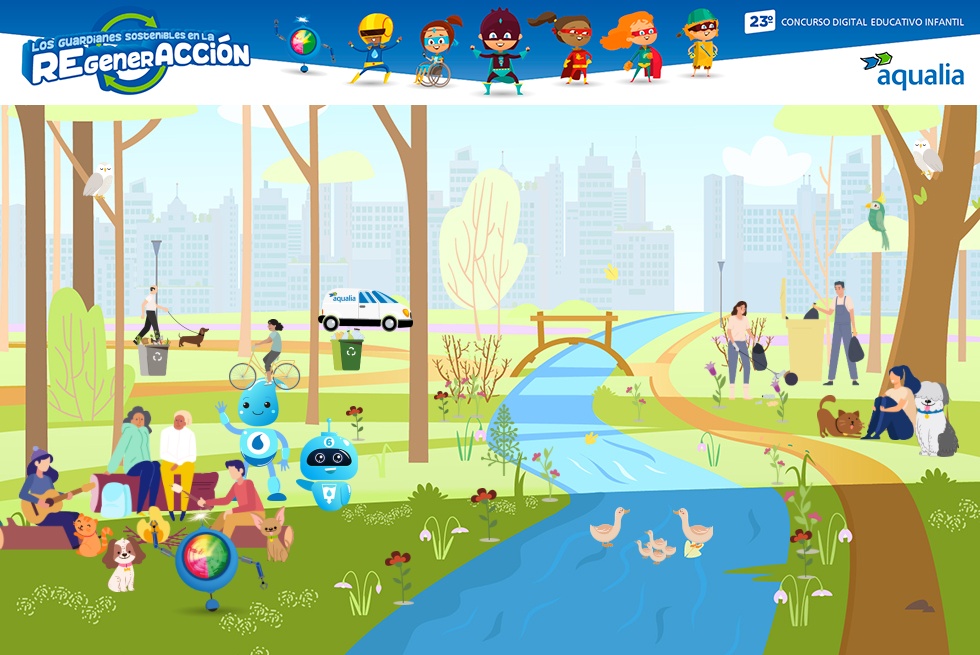Screen dimensions: 980x655
Task: Click the REgenerACCIÓN title logo
Action: tap(136, 55)
